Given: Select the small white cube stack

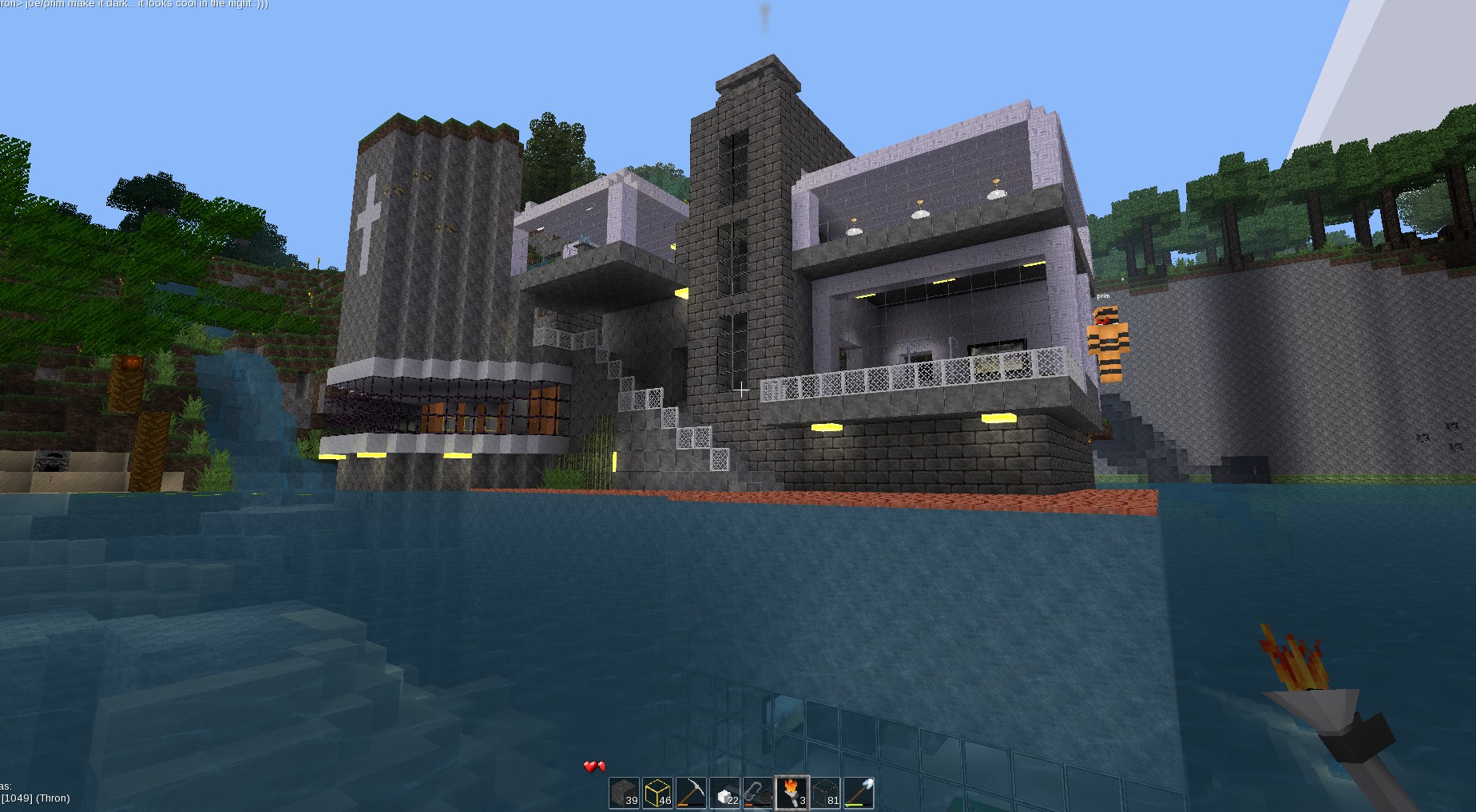Looking at the screenshot, I should click(725, 793).
